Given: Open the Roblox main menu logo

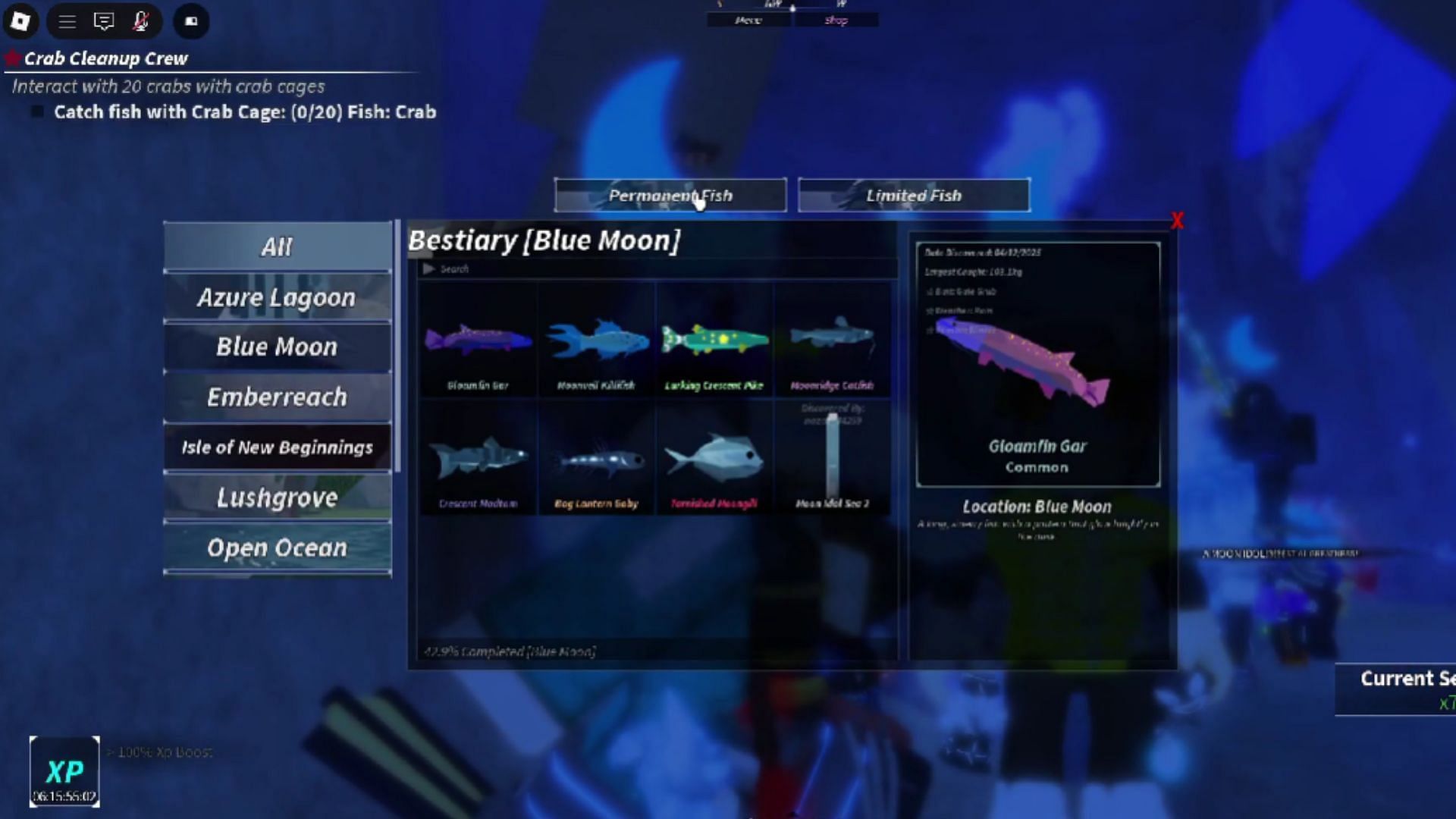Looking at the screenshot, I should [x=20, y=21].
